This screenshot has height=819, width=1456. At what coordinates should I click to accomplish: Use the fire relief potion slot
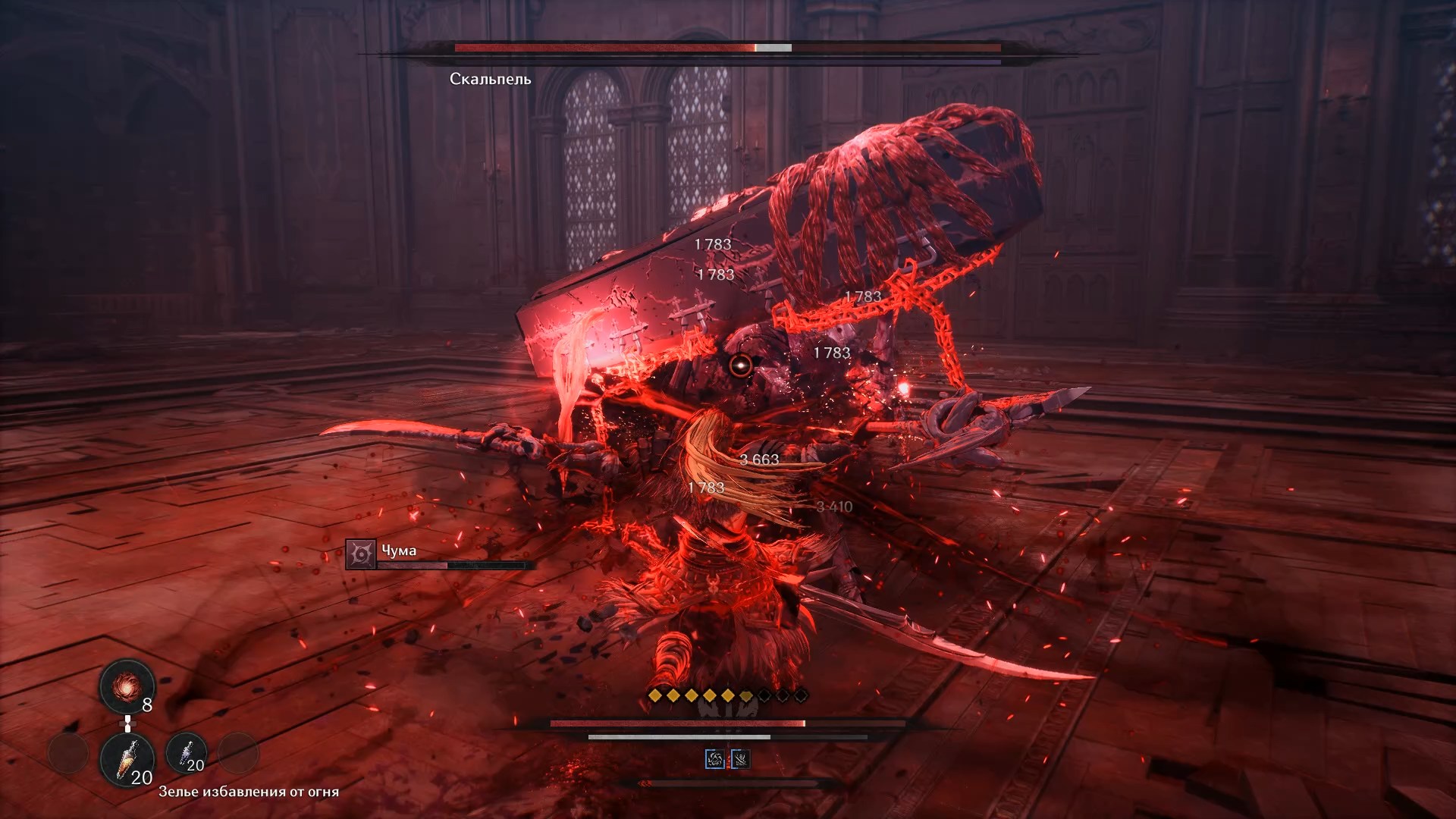[127, 759]
